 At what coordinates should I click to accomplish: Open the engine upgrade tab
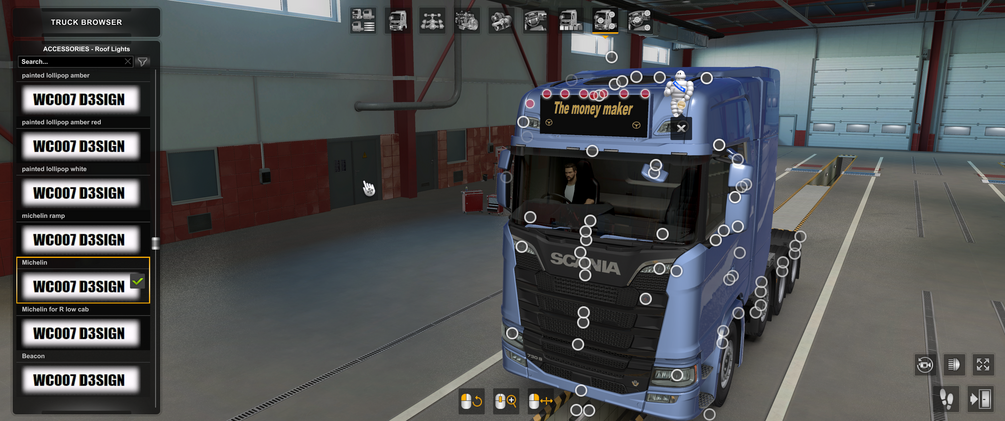(x=467, y=20)
